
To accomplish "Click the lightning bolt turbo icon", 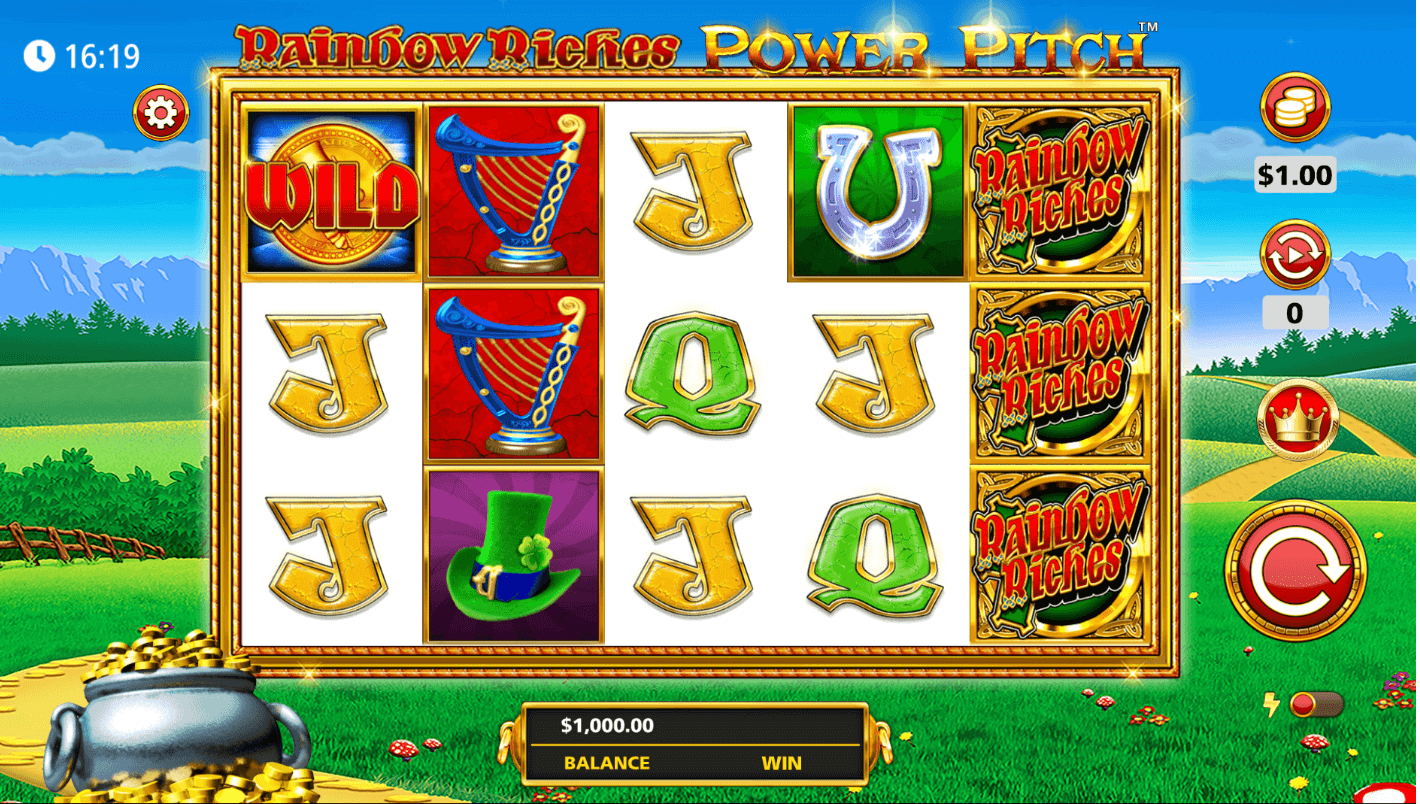I will point(1272,706).
